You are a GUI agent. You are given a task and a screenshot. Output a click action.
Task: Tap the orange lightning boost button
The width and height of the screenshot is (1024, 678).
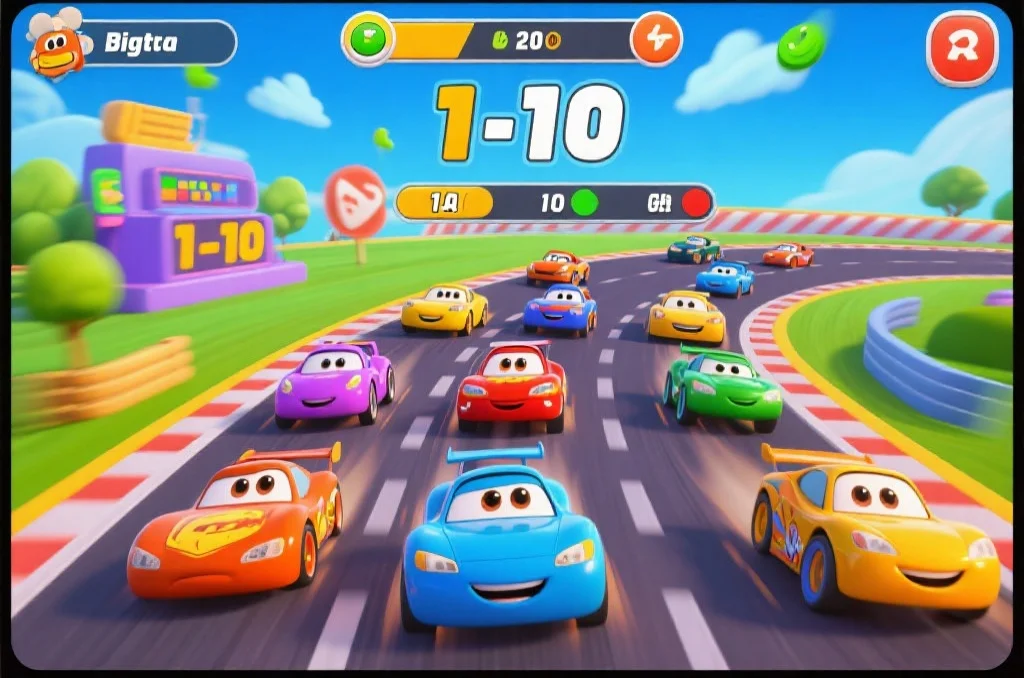point(656,40)
